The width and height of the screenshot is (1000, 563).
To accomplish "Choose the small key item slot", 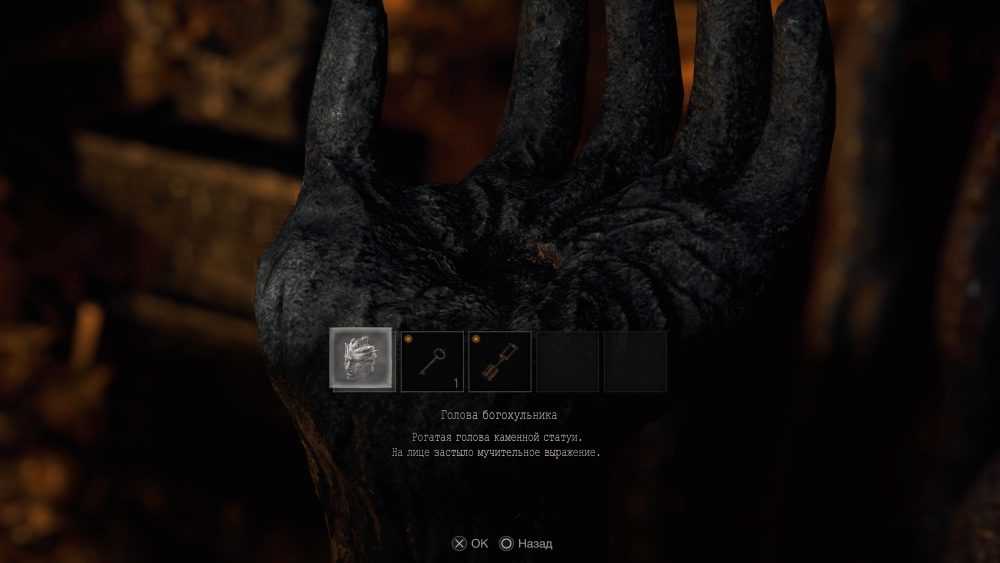I will click(432, 361).
